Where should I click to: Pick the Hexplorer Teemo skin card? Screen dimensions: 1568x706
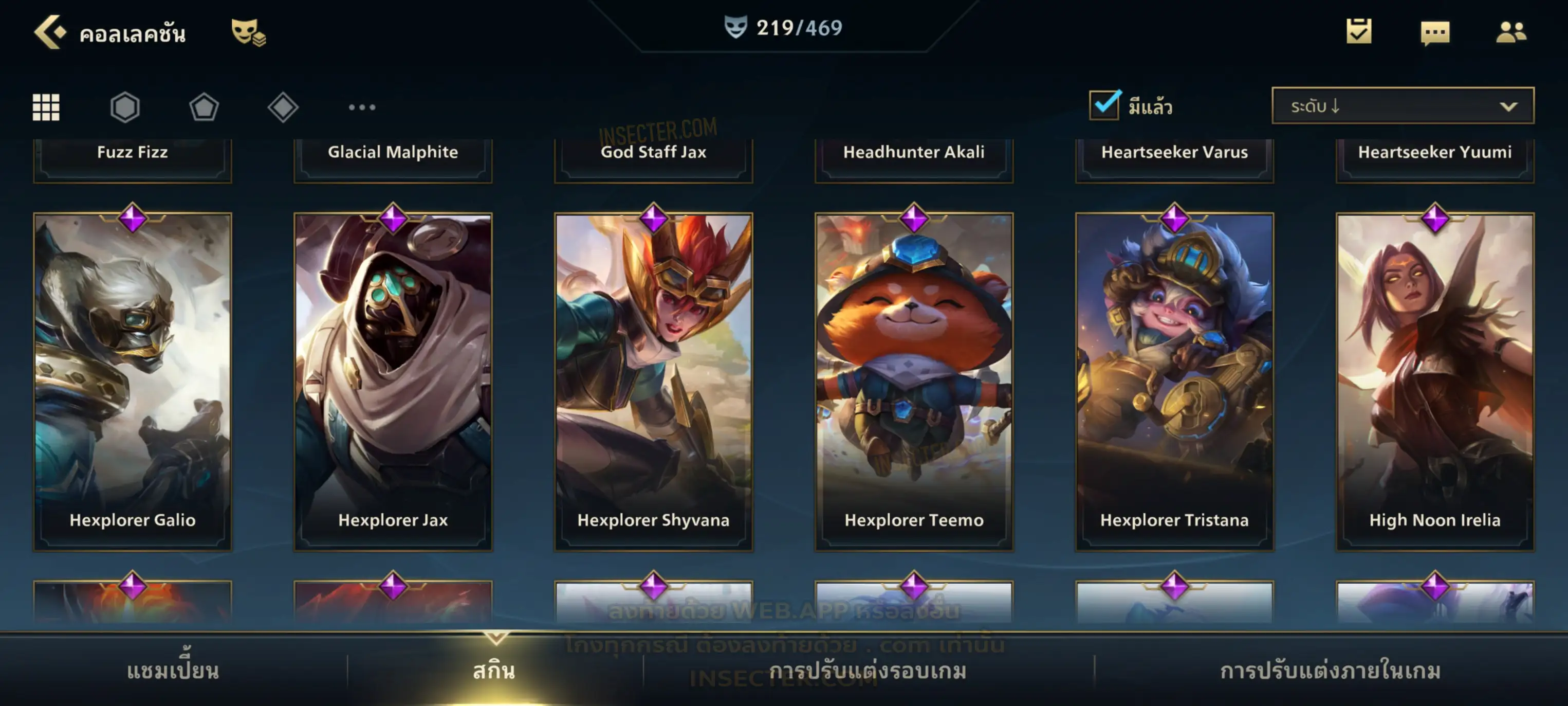pos(914,381)
